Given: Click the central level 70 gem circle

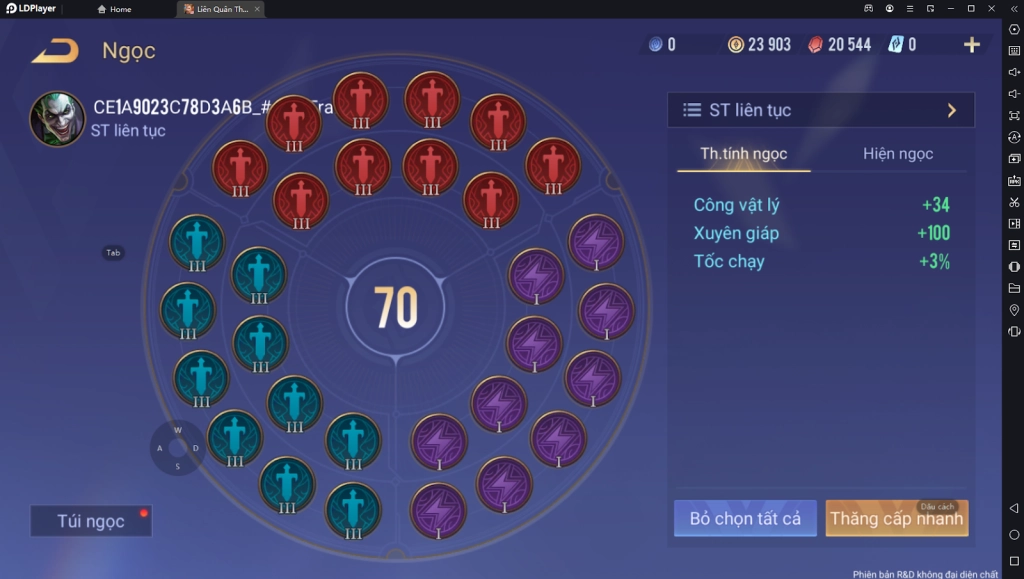Looking at the screenshot, I should click(x=395, y=308).
